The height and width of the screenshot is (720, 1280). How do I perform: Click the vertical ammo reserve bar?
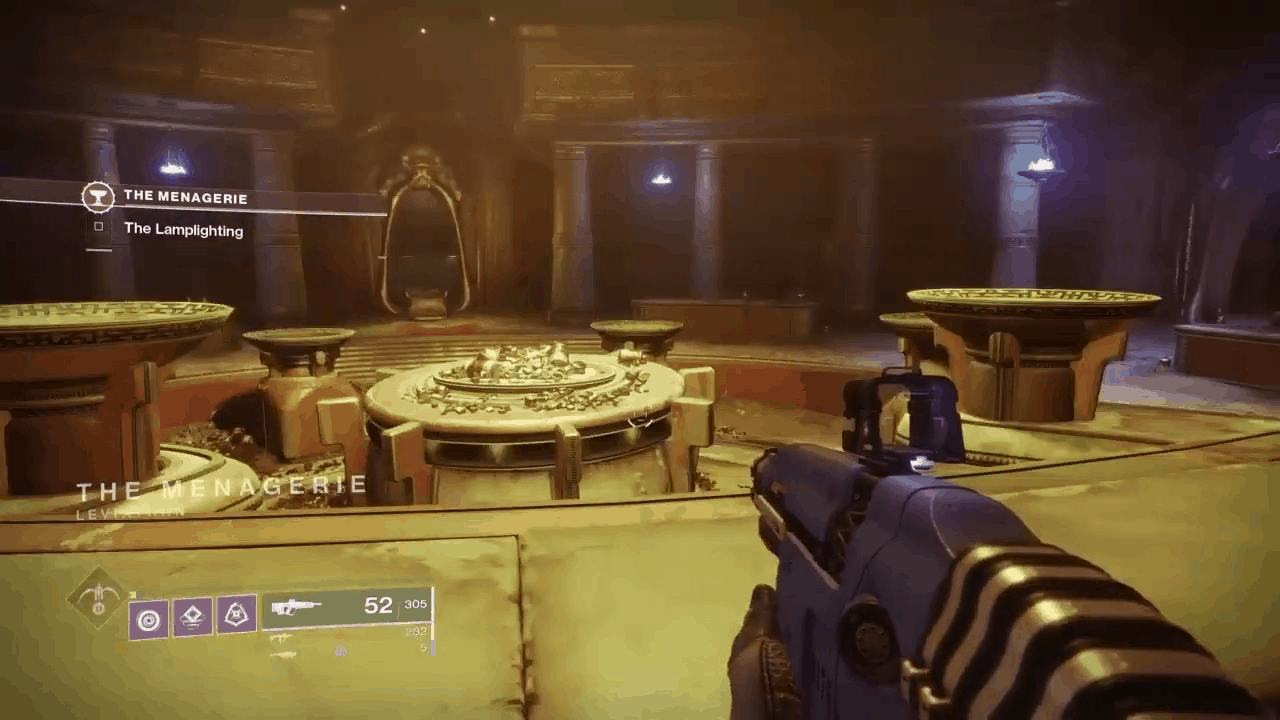(x=432, y=622)
